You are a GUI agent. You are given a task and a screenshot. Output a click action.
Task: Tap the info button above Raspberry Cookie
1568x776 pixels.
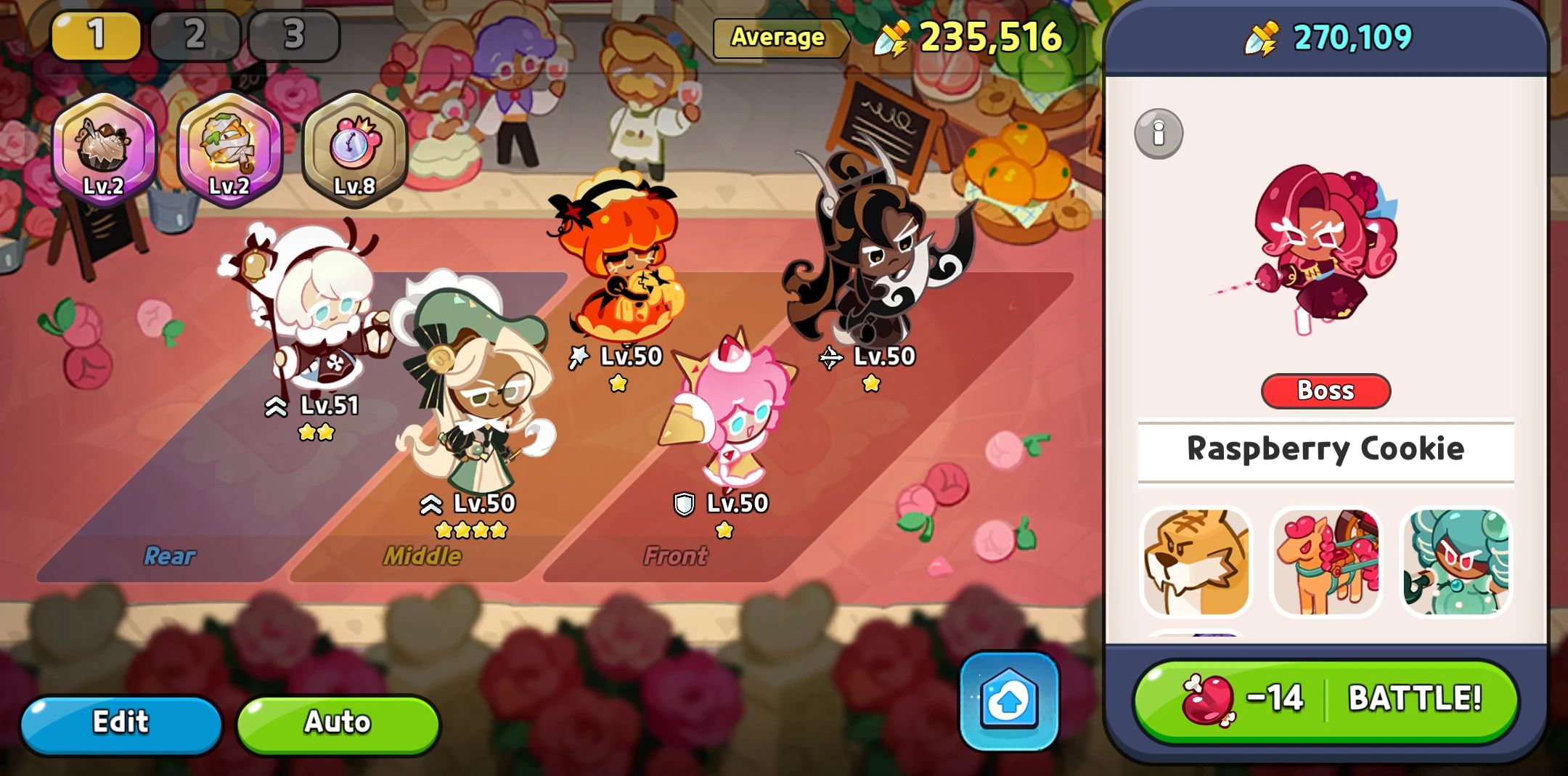click(1159, 133)
